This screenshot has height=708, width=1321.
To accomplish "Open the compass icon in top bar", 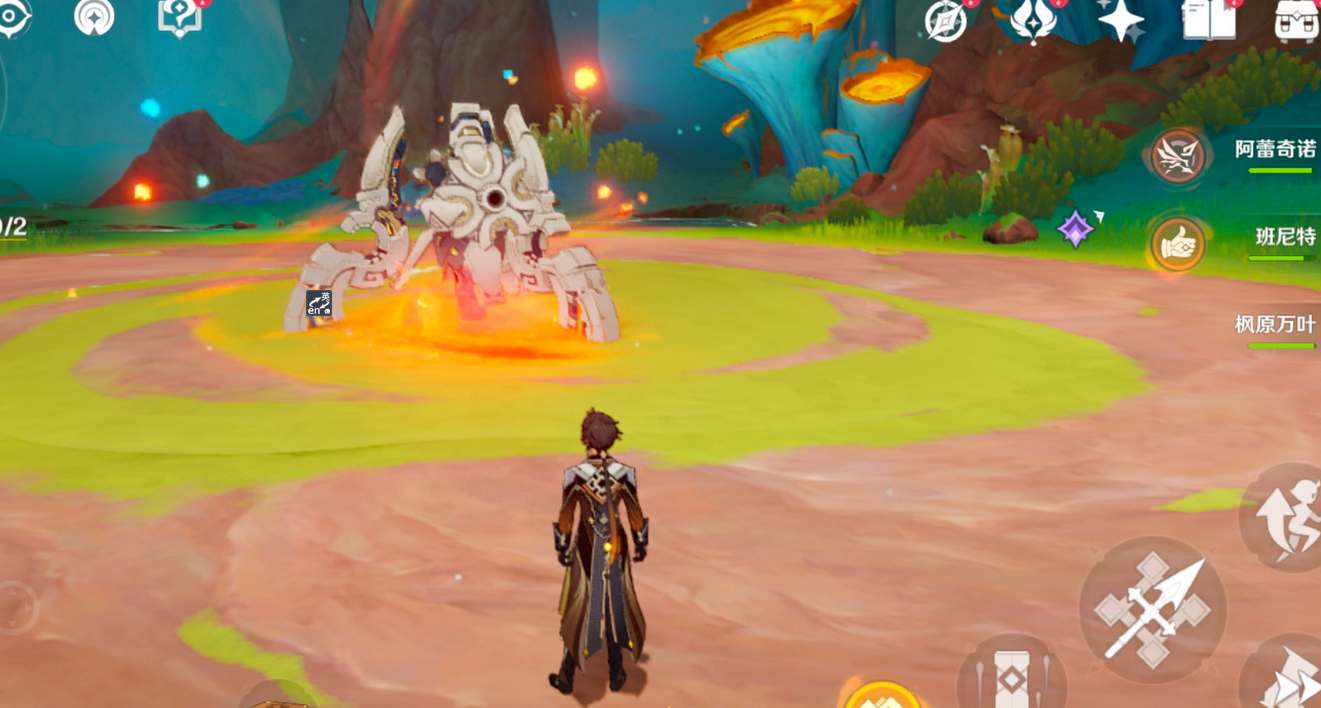I will [x=946, y=20].
